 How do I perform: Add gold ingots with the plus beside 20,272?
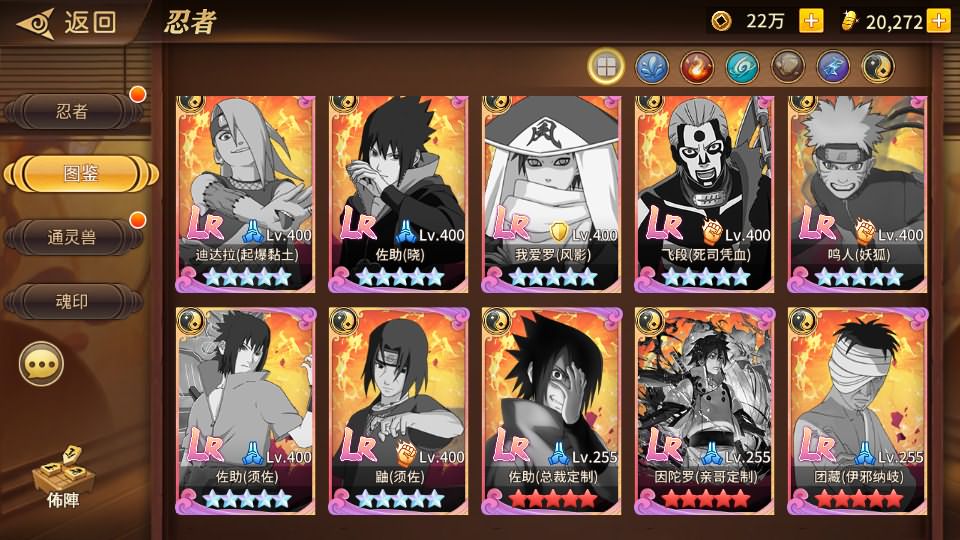coord(938,21)
